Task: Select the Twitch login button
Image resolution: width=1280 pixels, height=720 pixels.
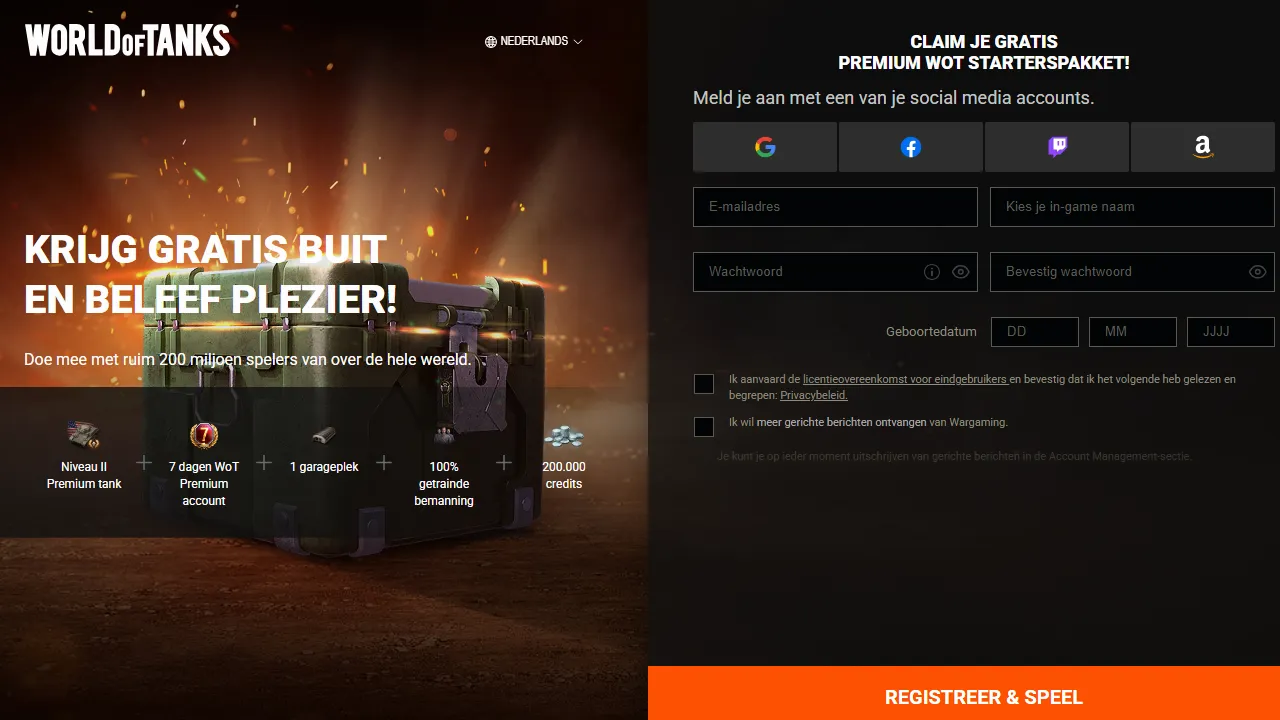Action: coord(1057,147)
